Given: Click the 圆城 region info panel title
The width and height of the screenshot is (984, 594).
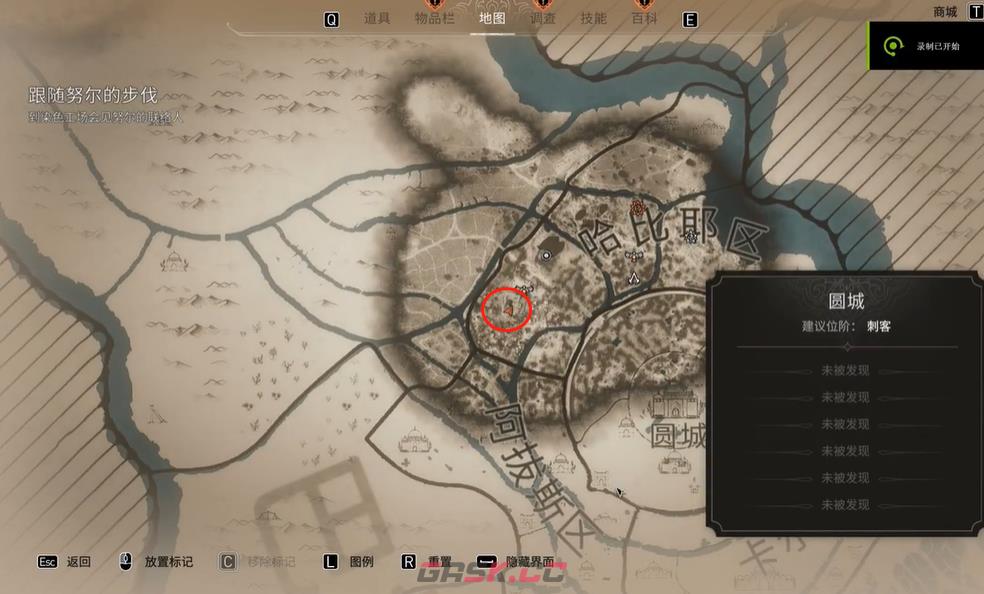Looking at the screenshot, I should [846, 301].
